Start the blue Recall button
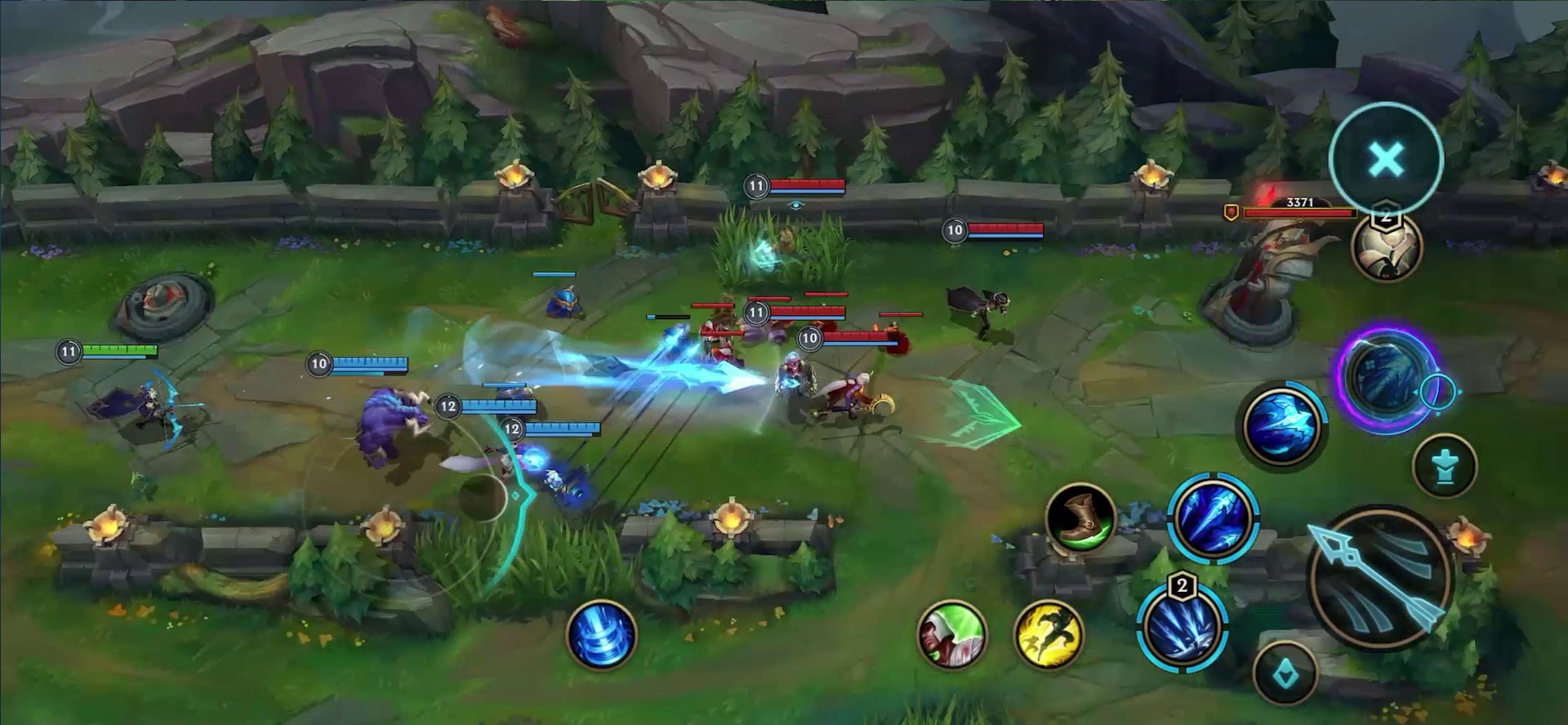 point(602,634)
